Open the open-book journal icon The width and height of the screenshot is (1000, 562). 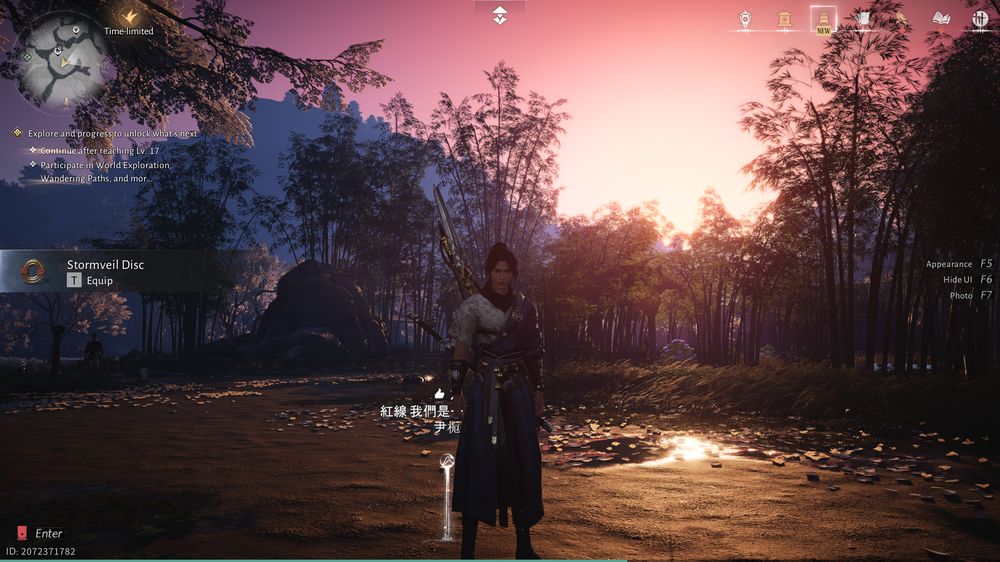pyautogui.click(x=940, y=19)
